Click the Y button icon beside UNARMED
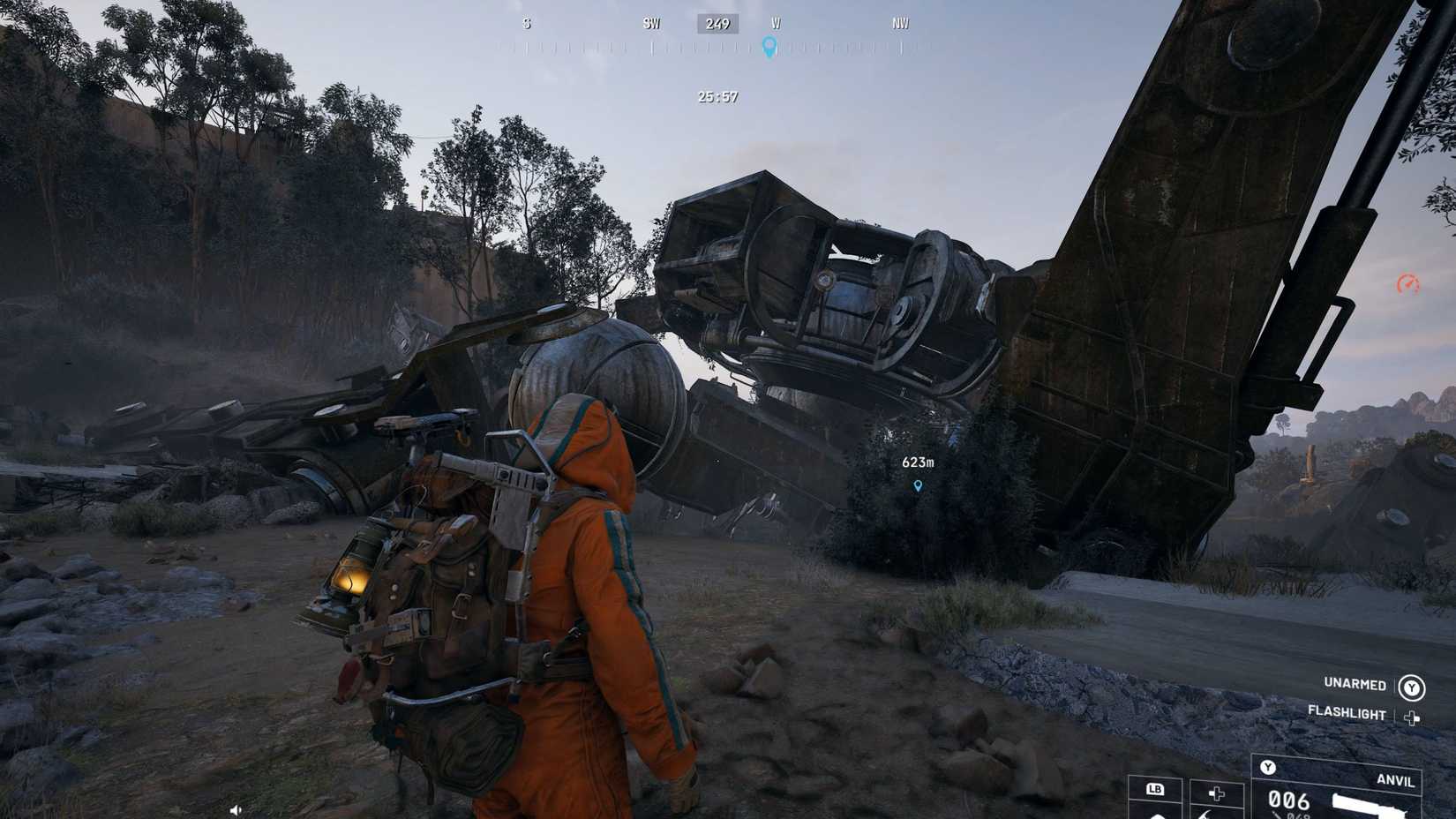The height and width of the screenshot is (819, 1456). coord(1412,688)
